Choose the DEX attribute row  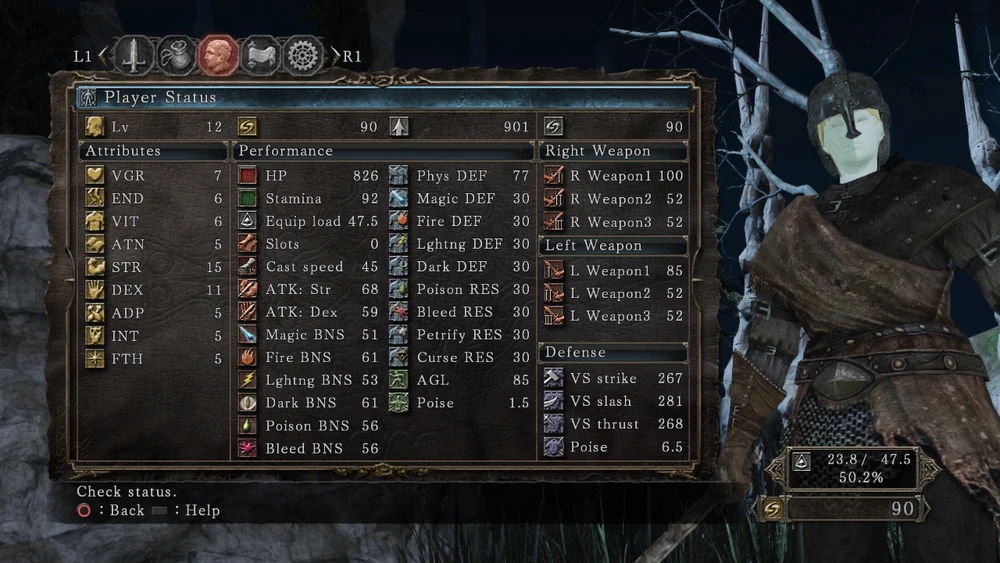click(154, 290)
